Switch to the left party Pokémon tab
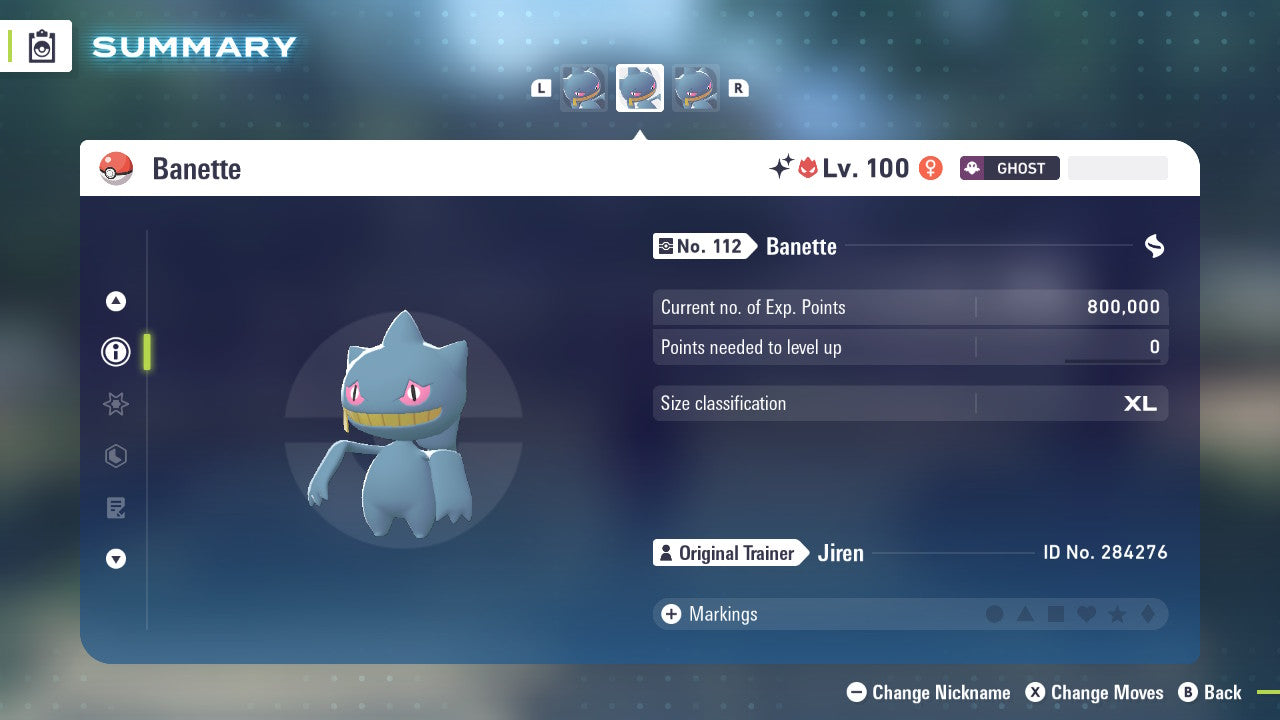 tap(584, 87)
